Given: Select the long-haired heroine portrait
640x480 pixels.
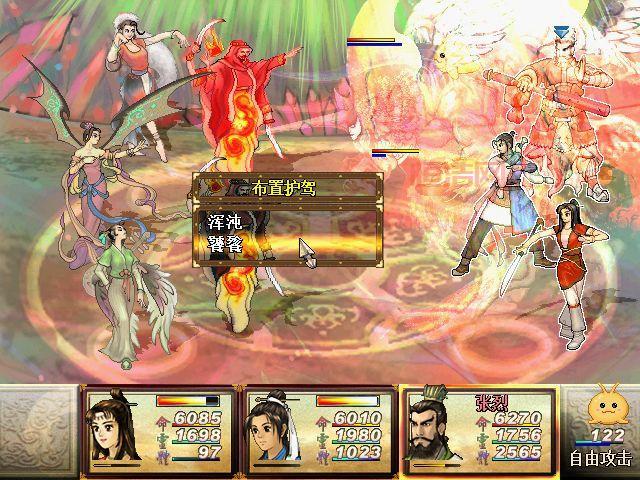Looking at the screenshot, I should 115,428.
